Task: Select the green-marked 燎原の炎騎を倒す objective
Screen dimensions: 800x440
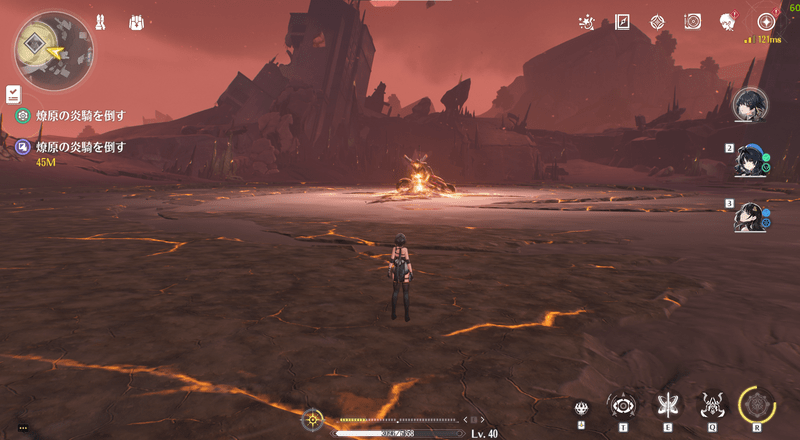Action: click(80, 116)
